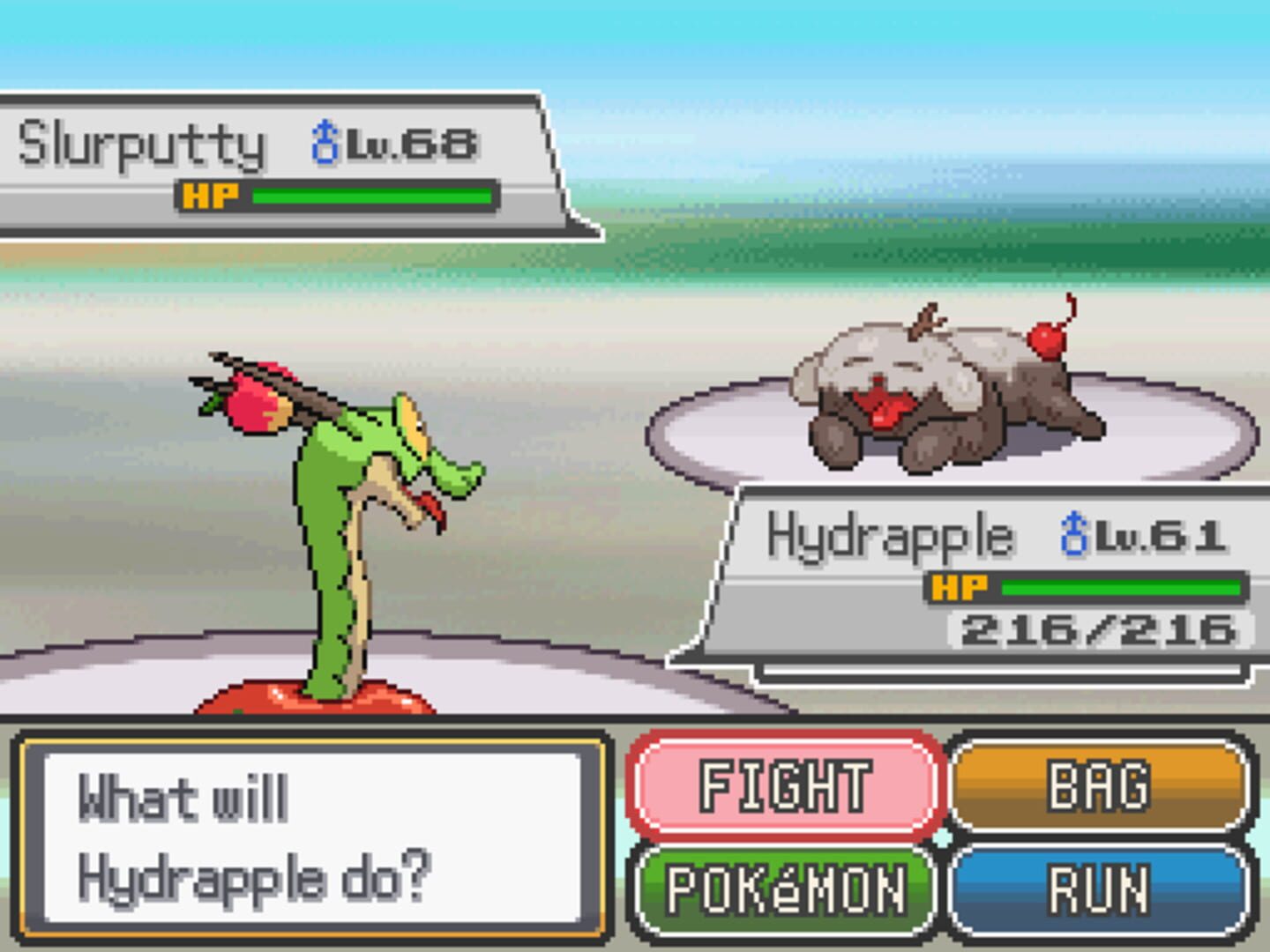Image resolution: width=1270 pixels, height=952 pixels.
Task: Click the Slurputty name plate
Action: click(x=141, y=141)
